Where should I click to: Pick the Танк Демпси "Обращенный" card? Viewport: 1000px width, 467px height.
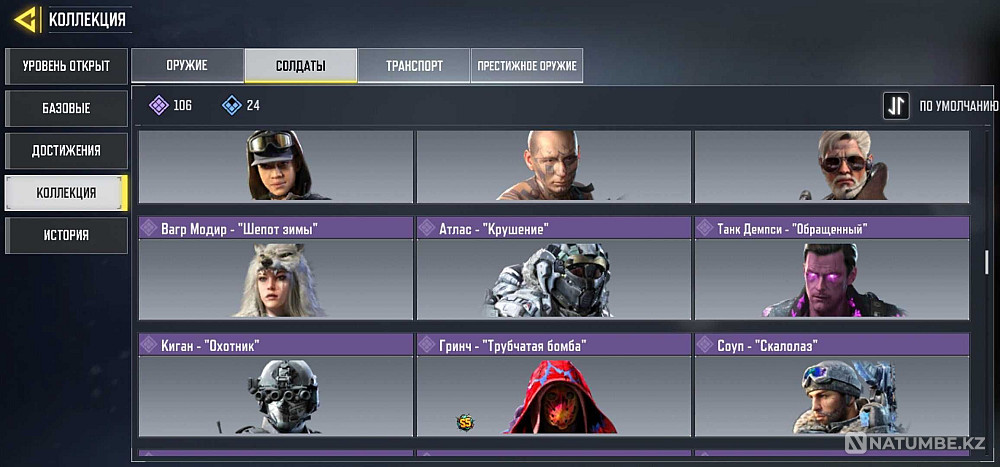click(x=831, y=268)
